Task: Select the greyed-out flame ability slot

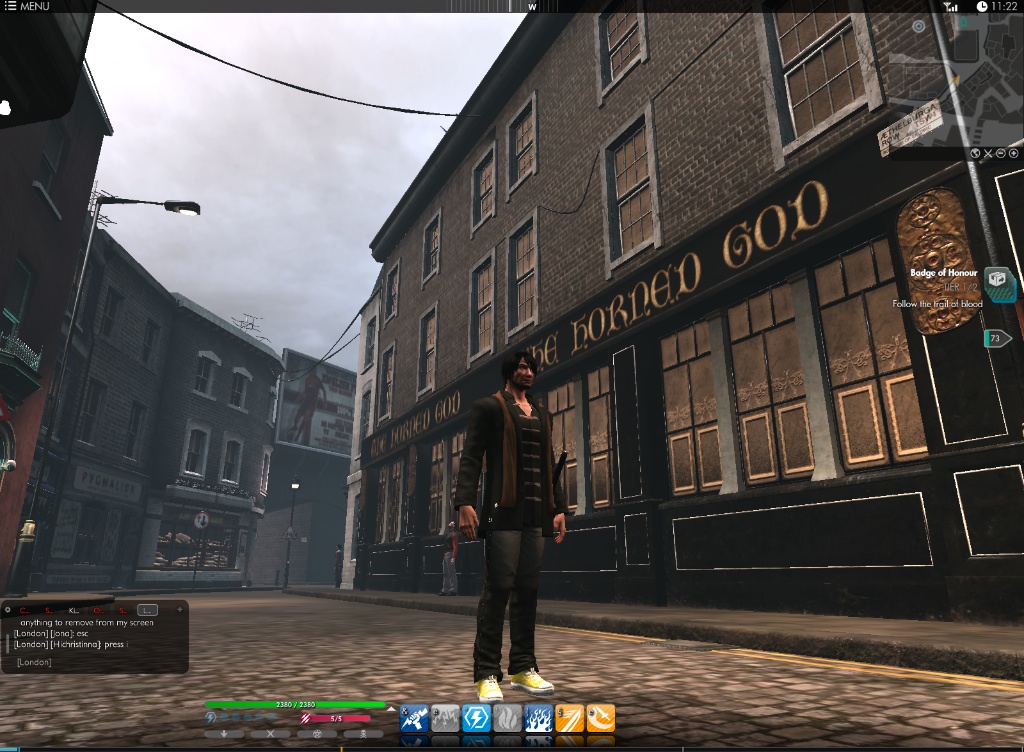Action: click(x=508, y=718)
